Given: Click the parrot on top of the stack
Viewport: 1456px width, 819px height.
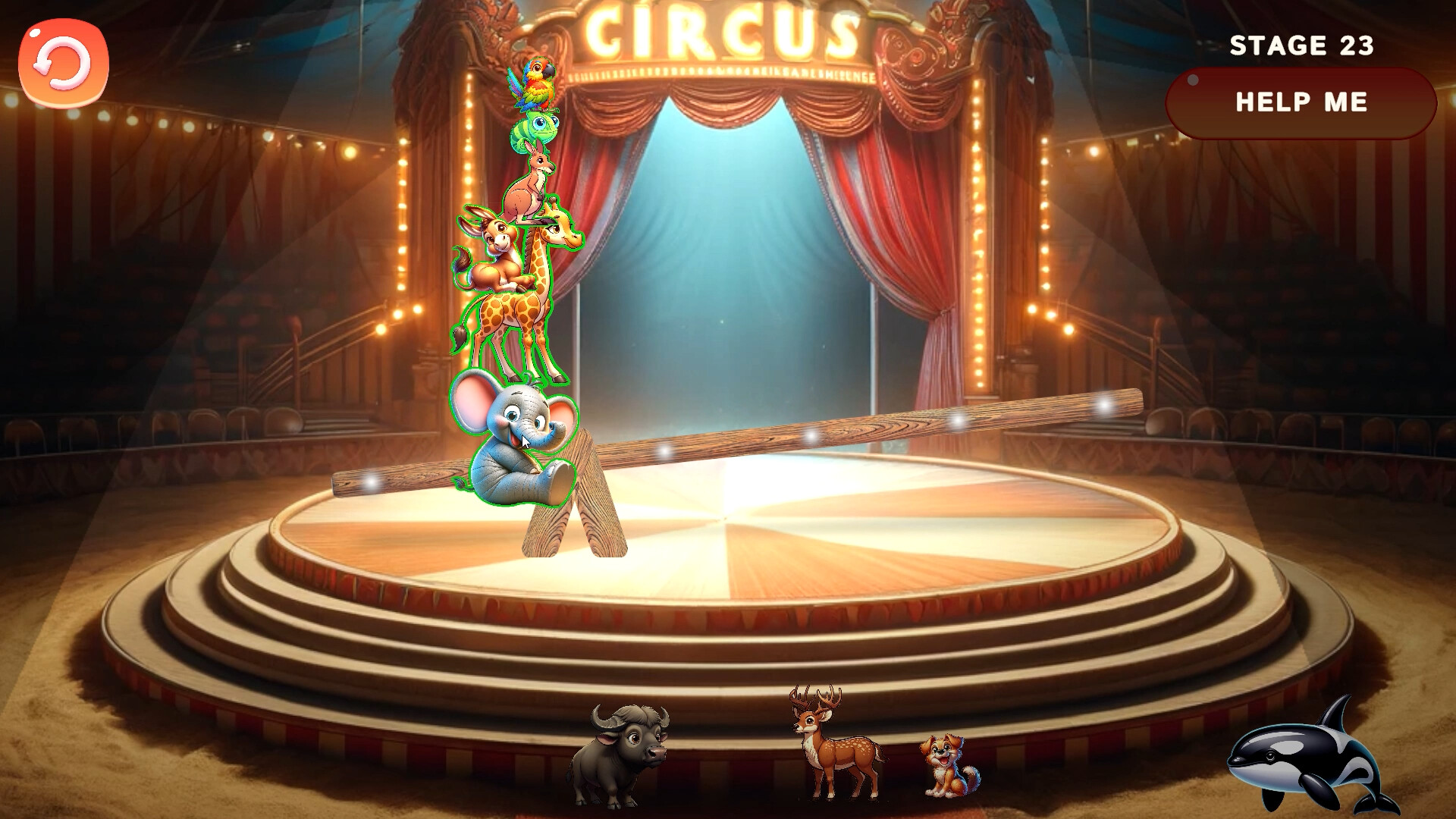Looking at the screenshot, I should coord(535,83).
